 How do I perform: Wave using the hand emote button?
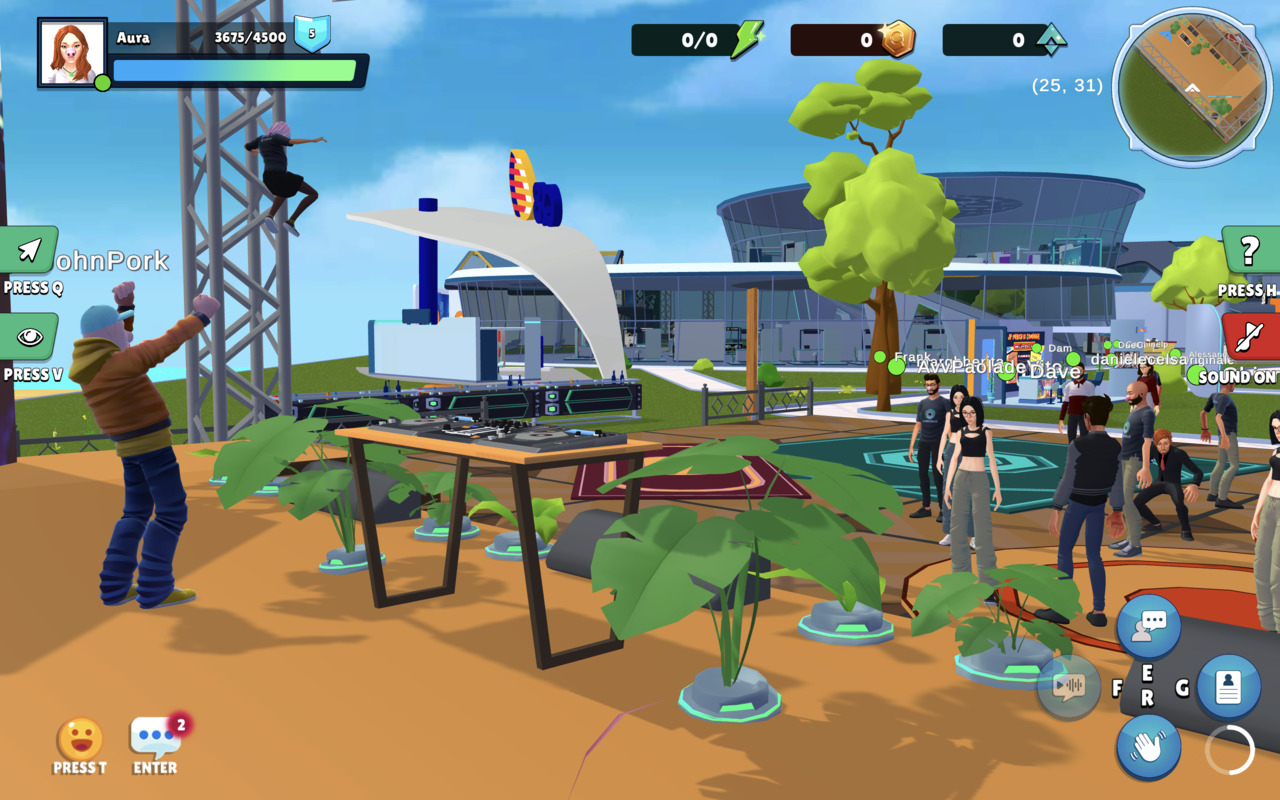(x=1149, y=747)
